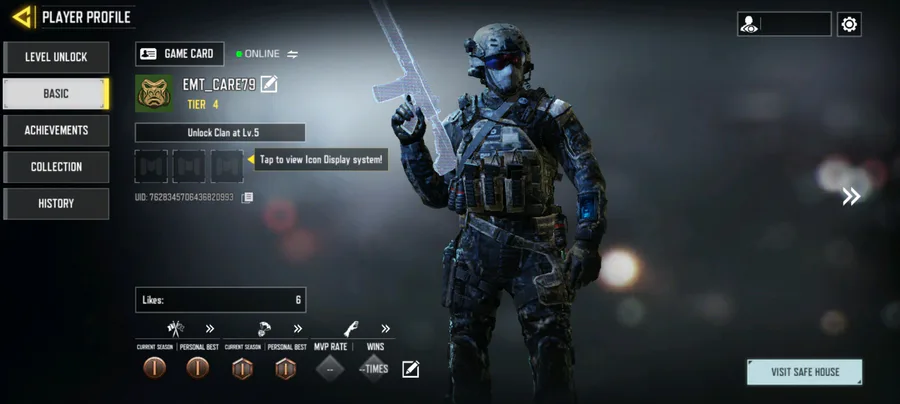Open the eye profile view box

click(x=784, y=24)
